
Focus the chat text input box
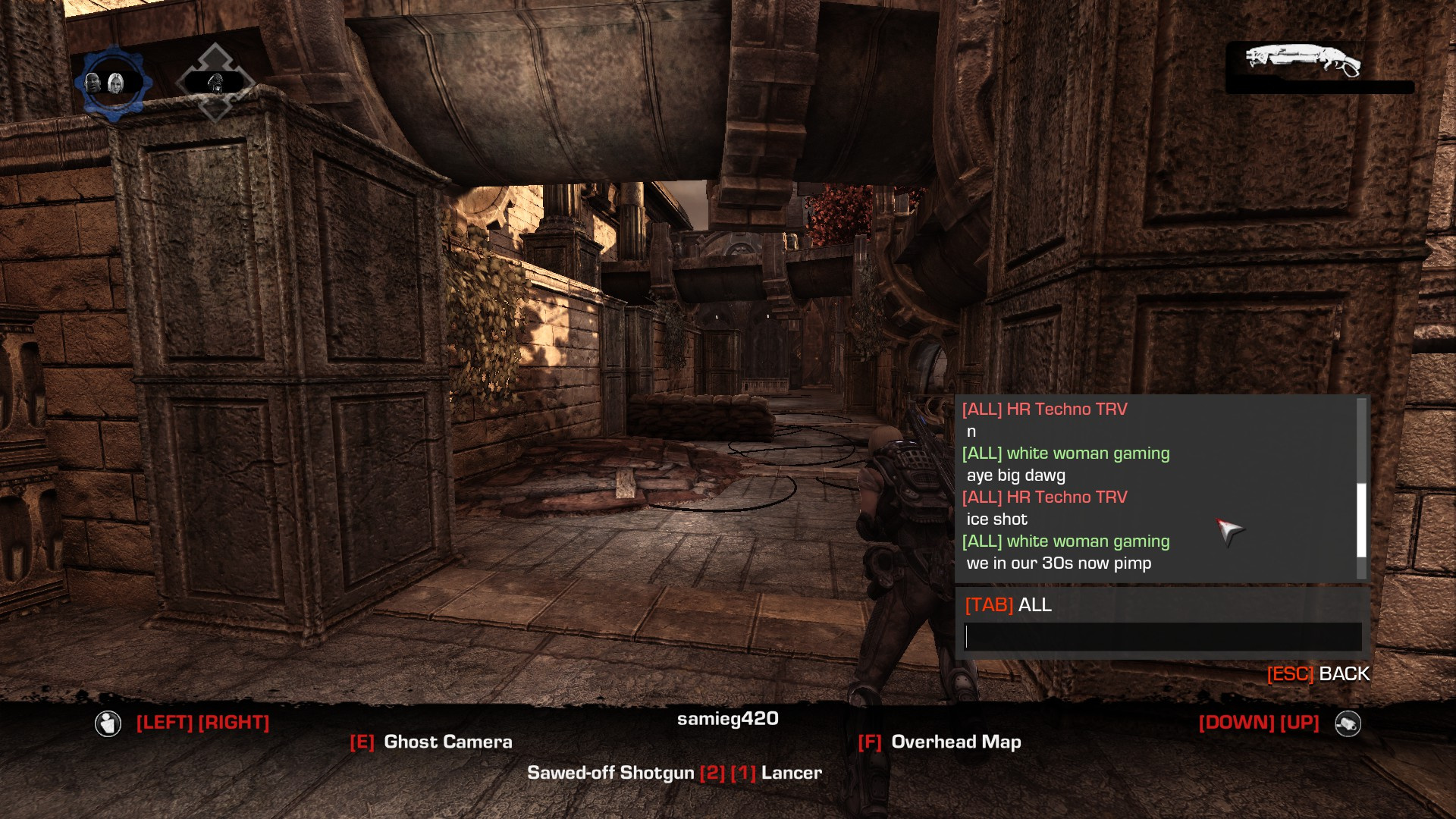click(x=1162, y=637)
